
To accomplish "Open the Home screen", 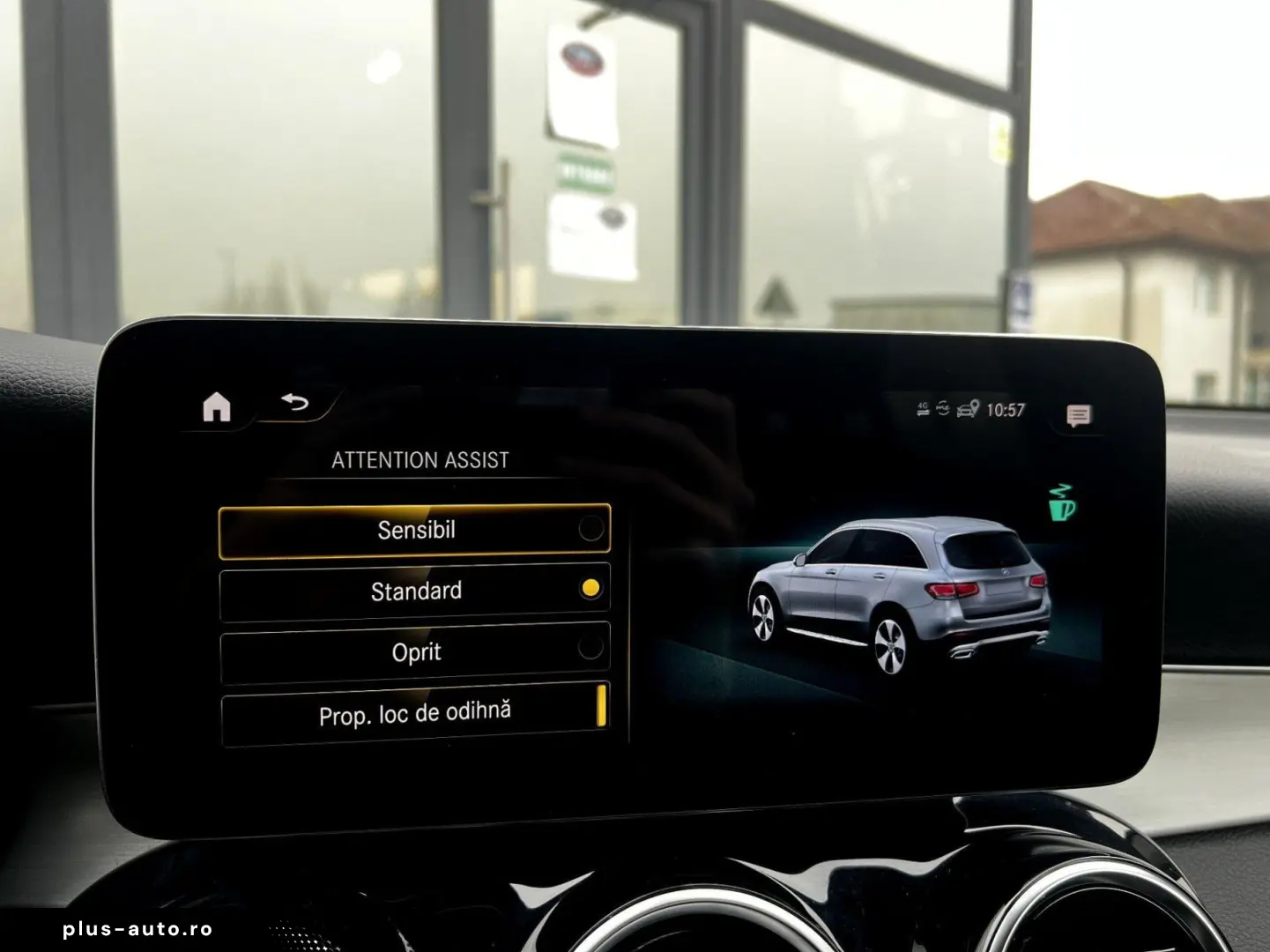I will pos(216,405).
